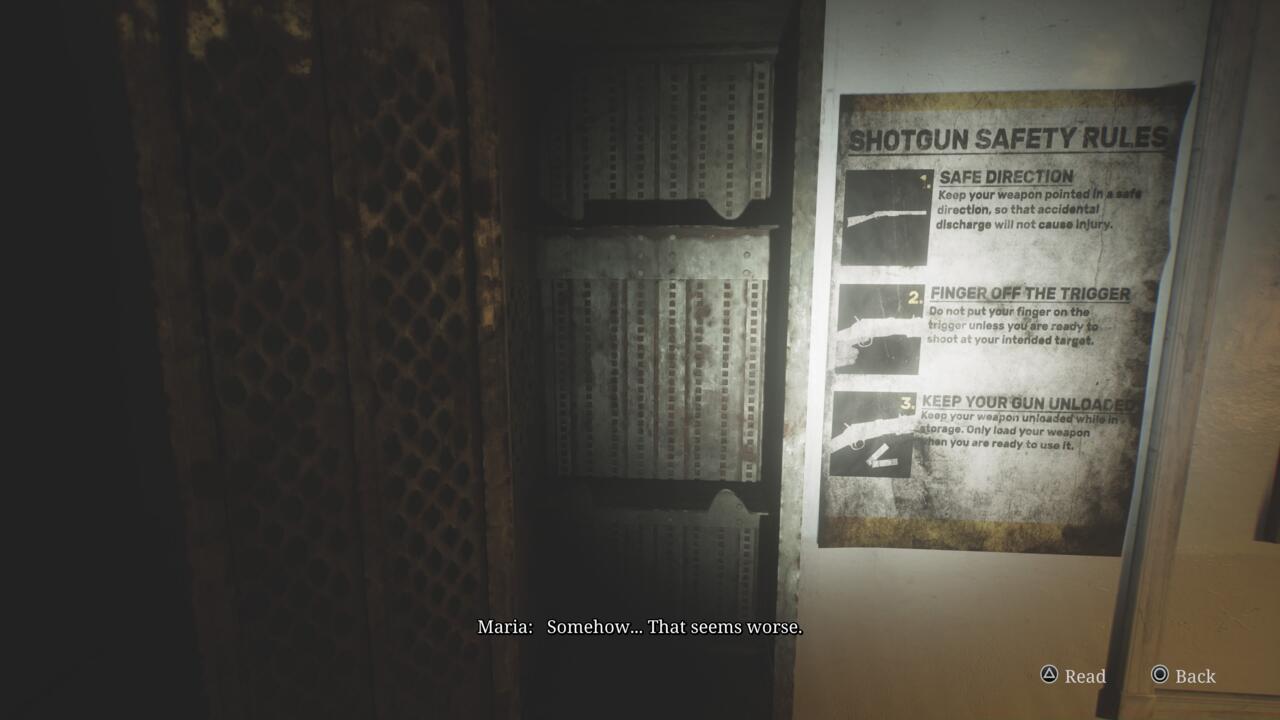Click Maria's dialogue subtitle text
Screen dimensions: 1280x720
tap(640, 629)
